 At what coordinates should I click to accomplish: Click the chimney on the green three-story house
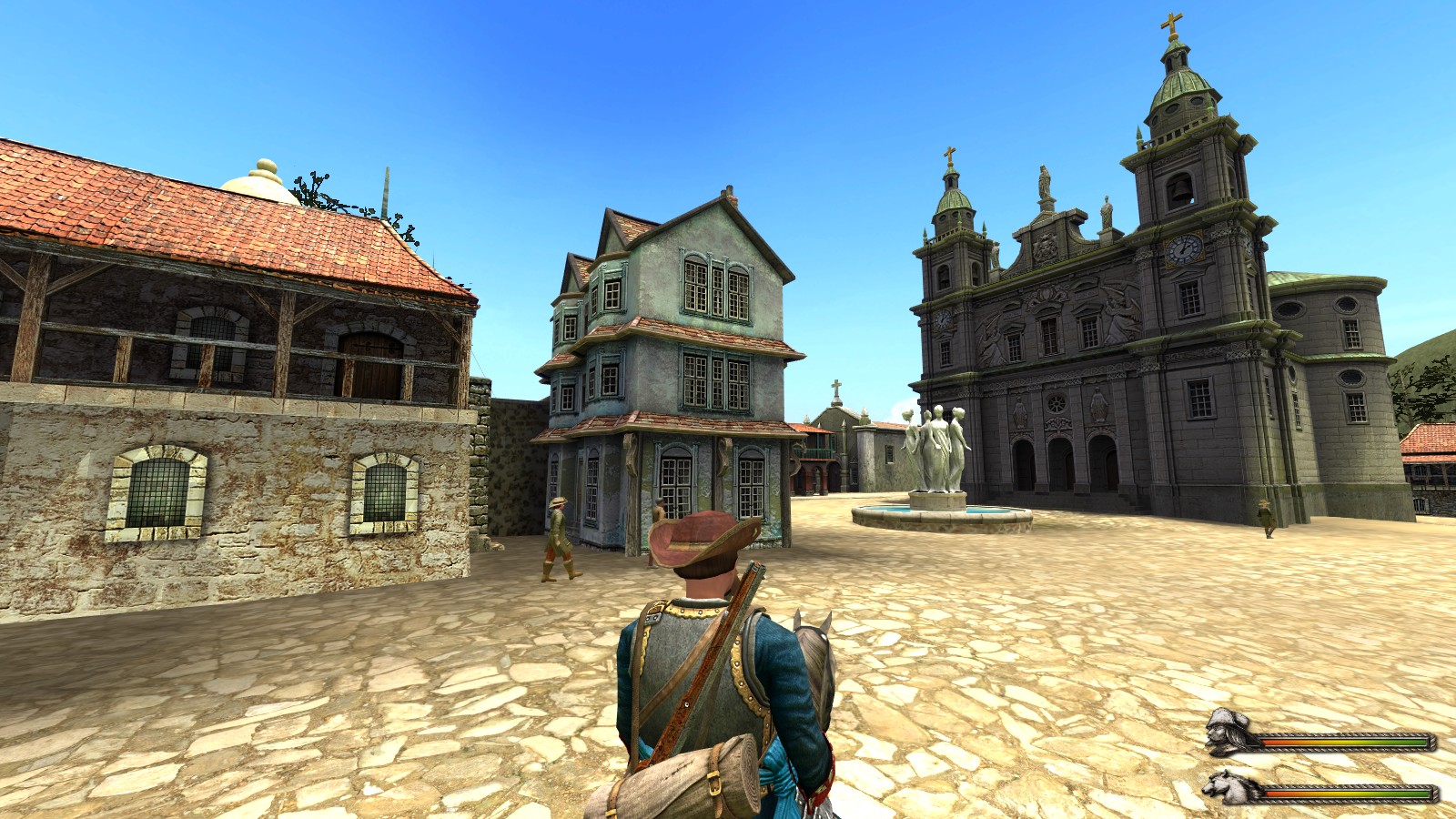click(x=731, y=191)
